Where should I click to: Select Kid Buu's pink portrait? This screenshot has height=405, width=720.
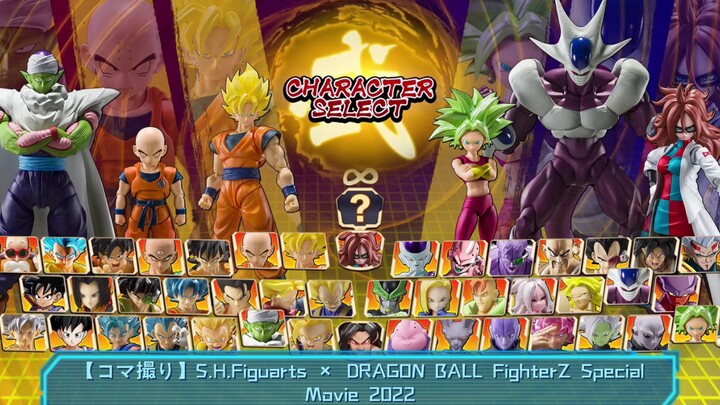pyautogui.click(x=462, y=257)
